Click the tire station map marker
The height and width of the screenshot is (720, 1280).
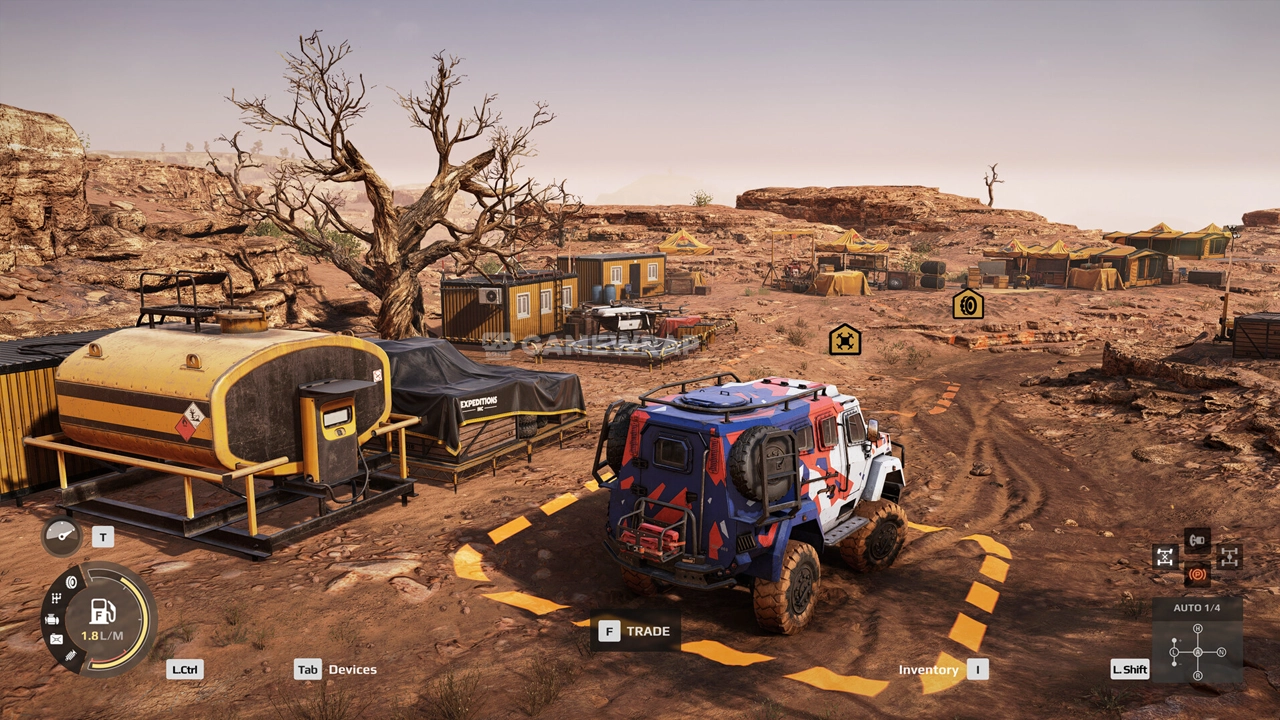point(967,304)
